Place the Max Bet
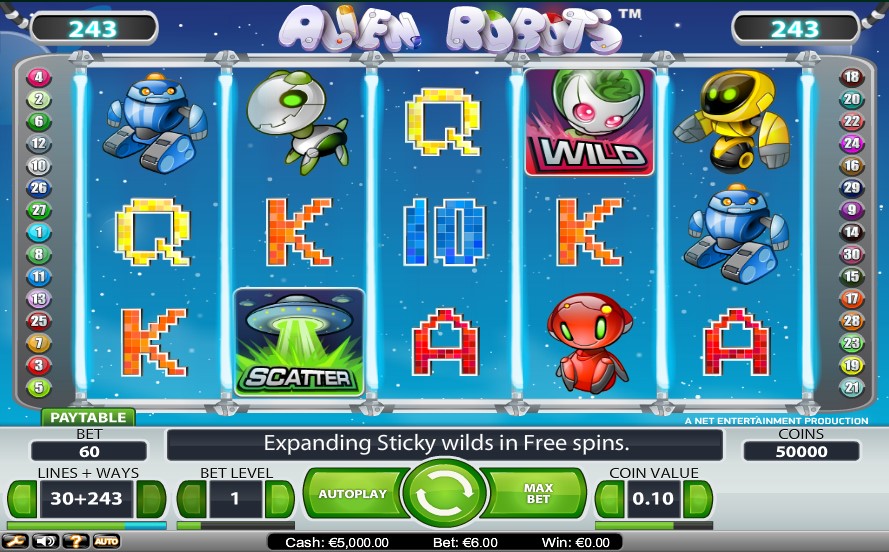The height and width of the screenshot is (552, 889). pos(539,494)
